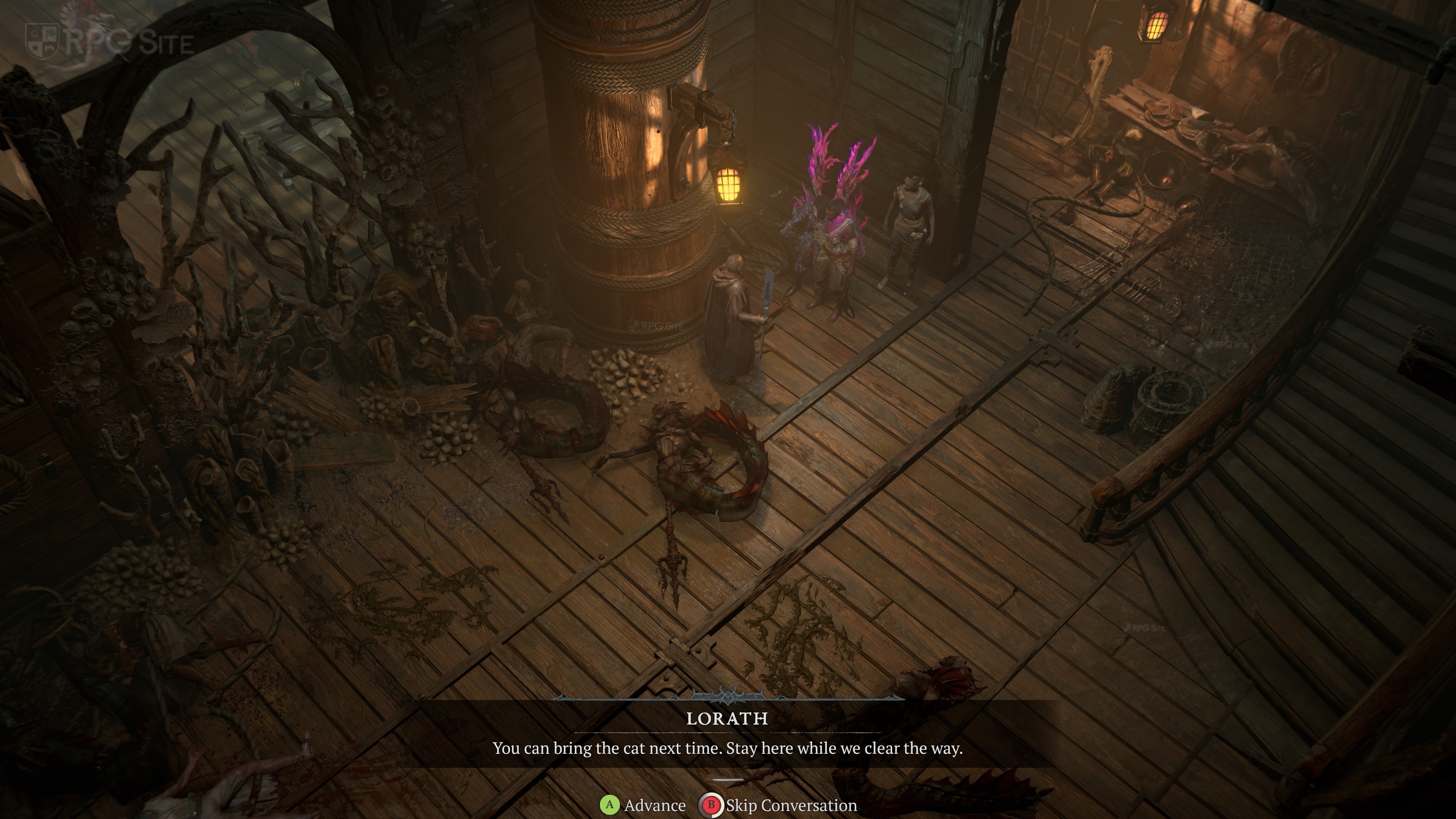Choose Skip Conversation
Image resolution: width=1456 pixels, height=819 pixels.
[779, 805]
